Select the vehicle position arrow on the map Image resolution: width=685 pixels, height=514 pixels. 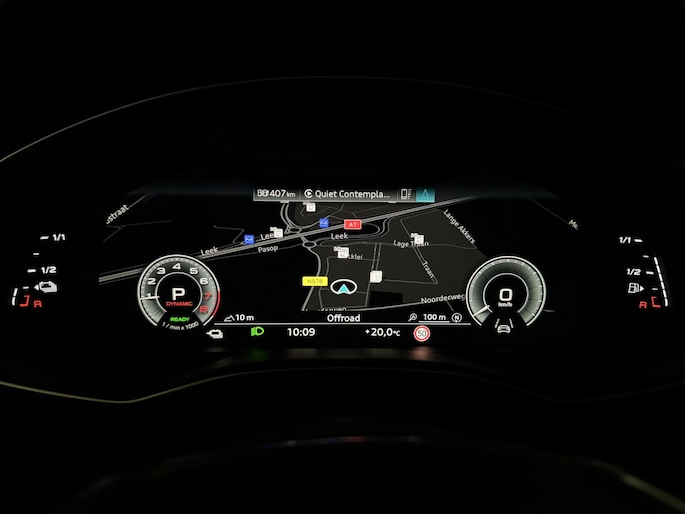345,288
